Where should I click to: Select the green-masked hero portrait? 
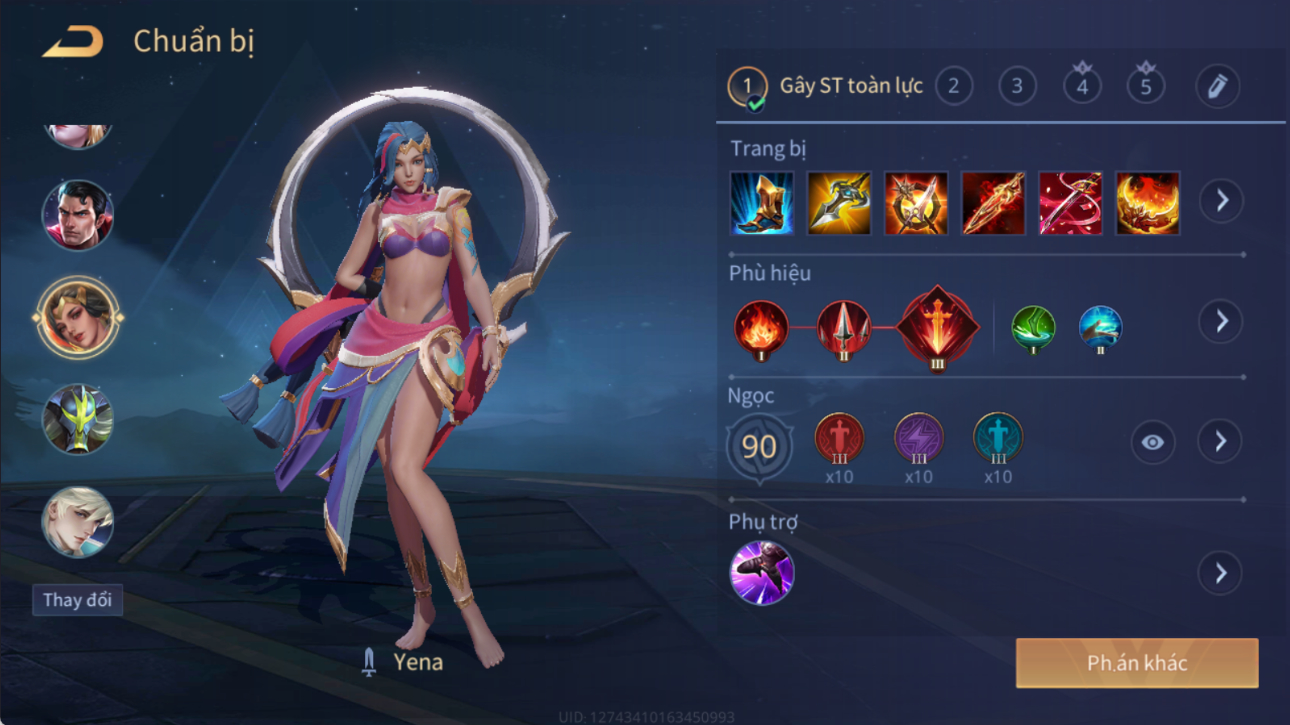77,419
